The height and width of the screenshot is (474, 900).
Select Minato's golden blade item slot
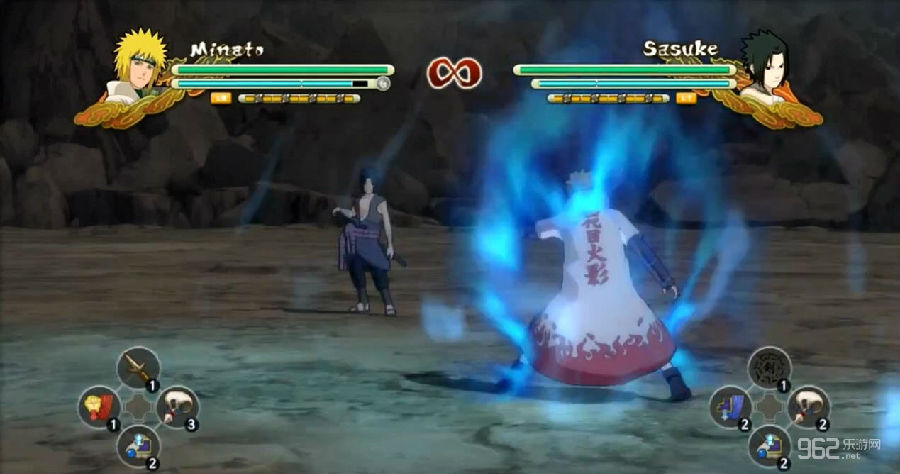click(x=139, y=368)
